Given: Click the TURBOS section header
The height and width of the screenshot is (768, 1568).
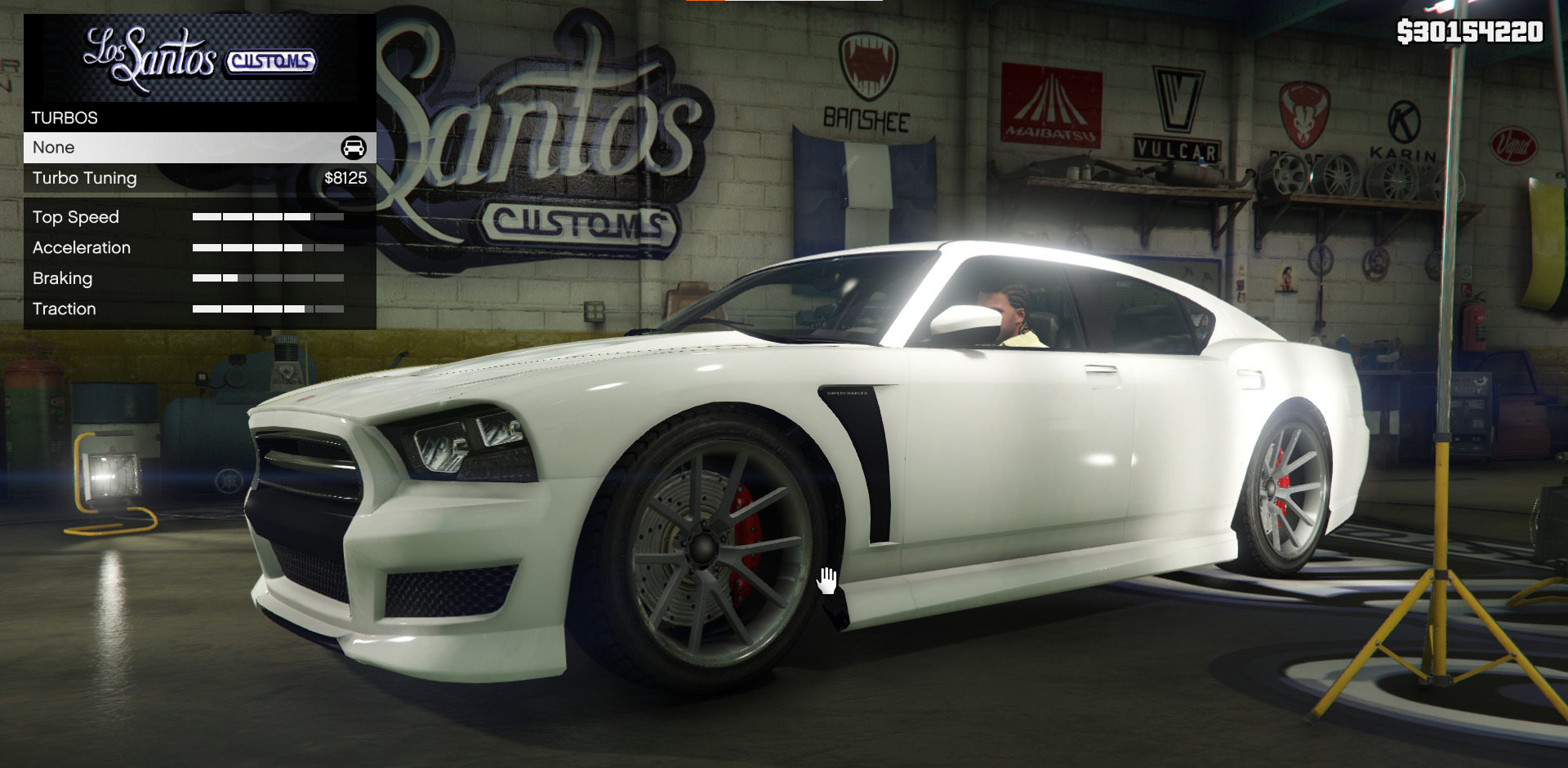Looking at the screenshot, I should click(x=64, y=118).
